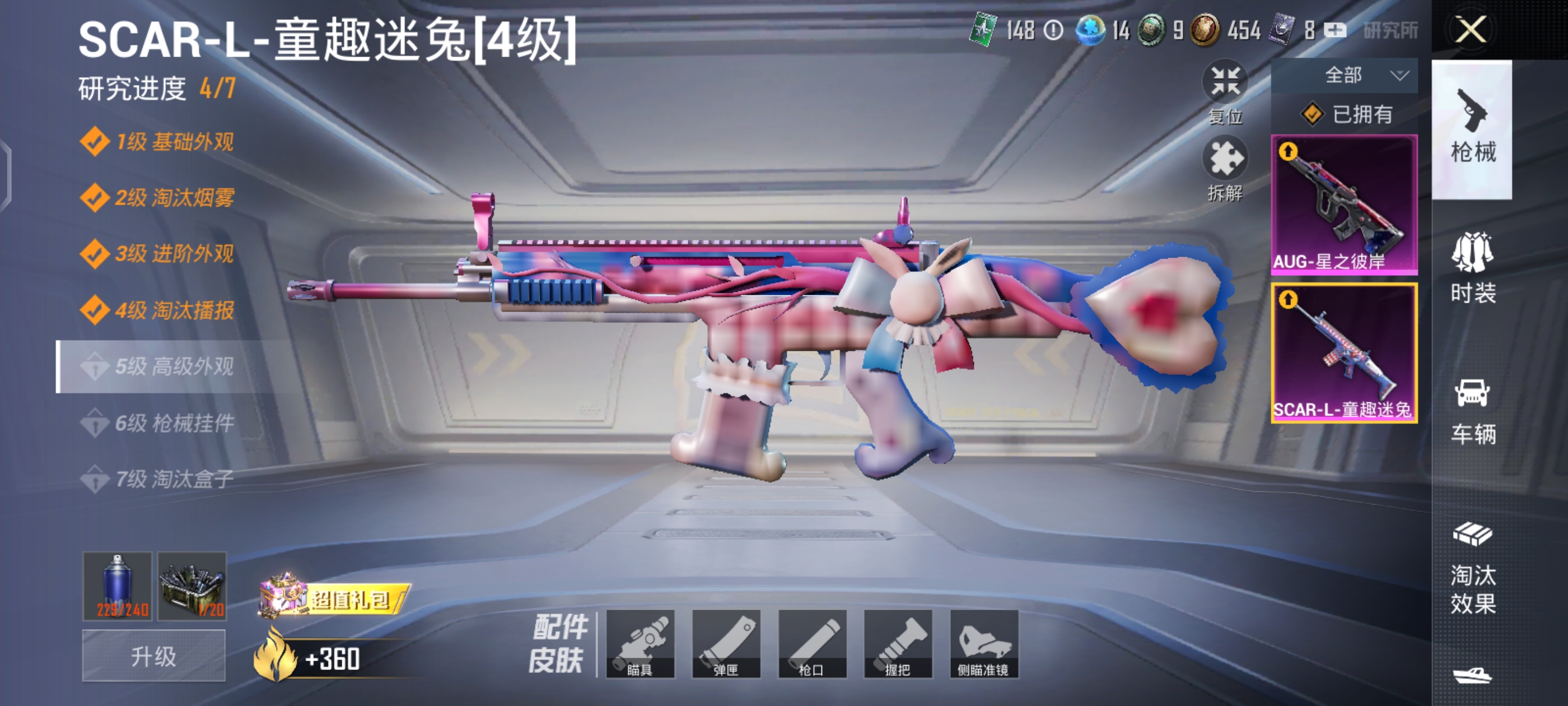This screenshot has width=1568, height=706.
Task: Choose the 侧瞄准镜 canted sight slot
Action: [983, 643]
